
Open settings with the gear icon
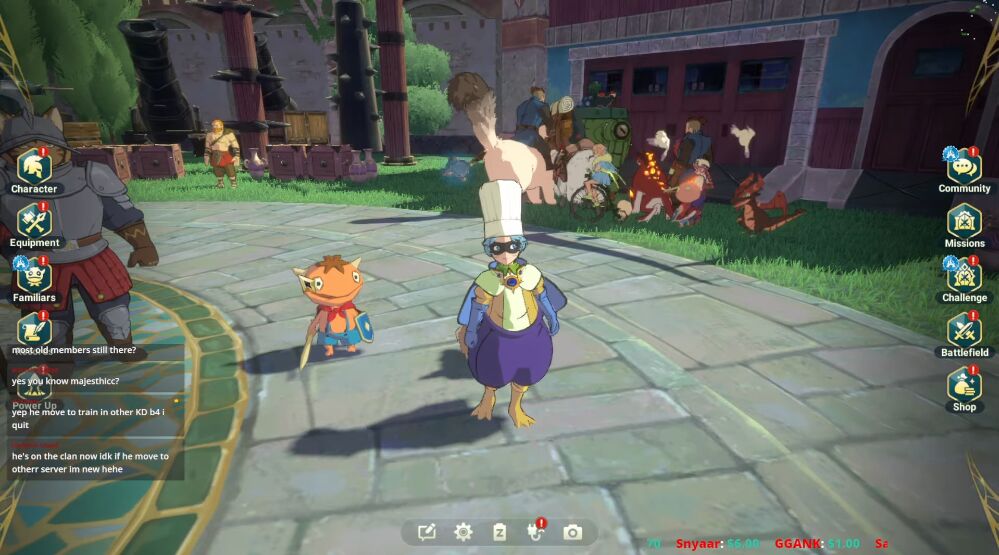click(x=463, y=532)
